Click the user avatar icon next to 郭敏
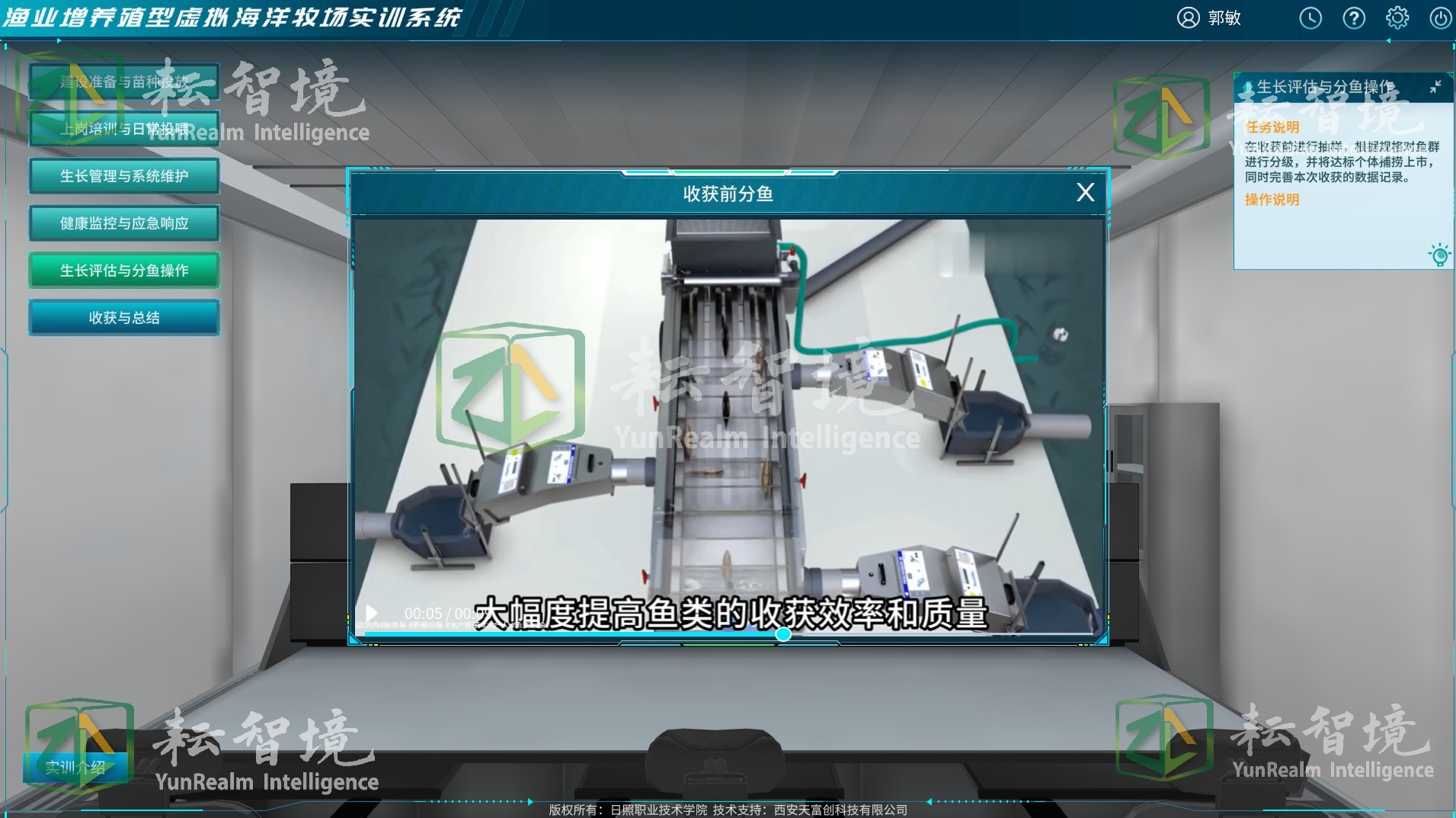Image resolution: width=1456 pixels, height=818 pixels. pos(1187,18)
